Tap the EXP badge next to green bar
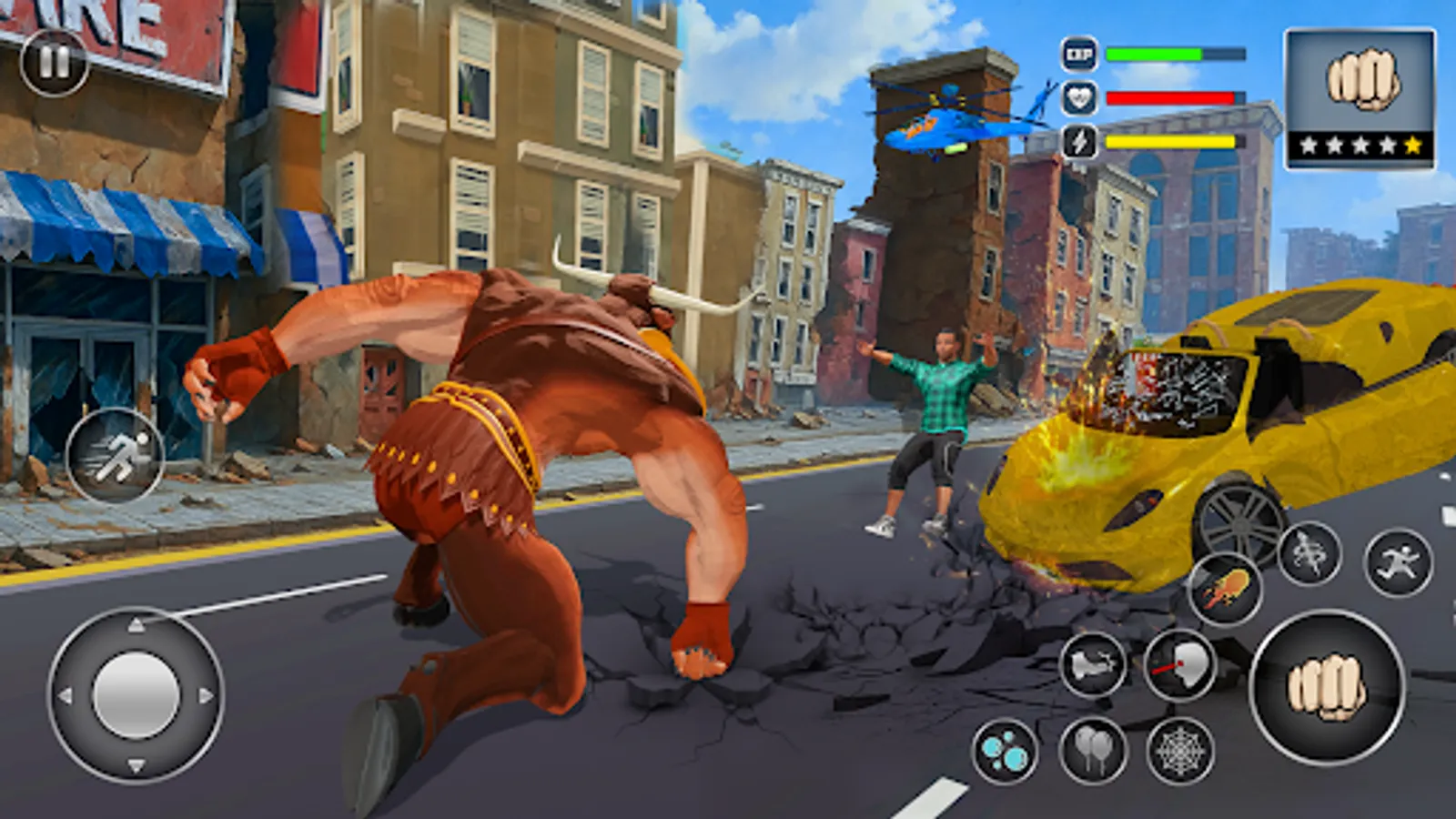1456x819 pixels. 1078,53
